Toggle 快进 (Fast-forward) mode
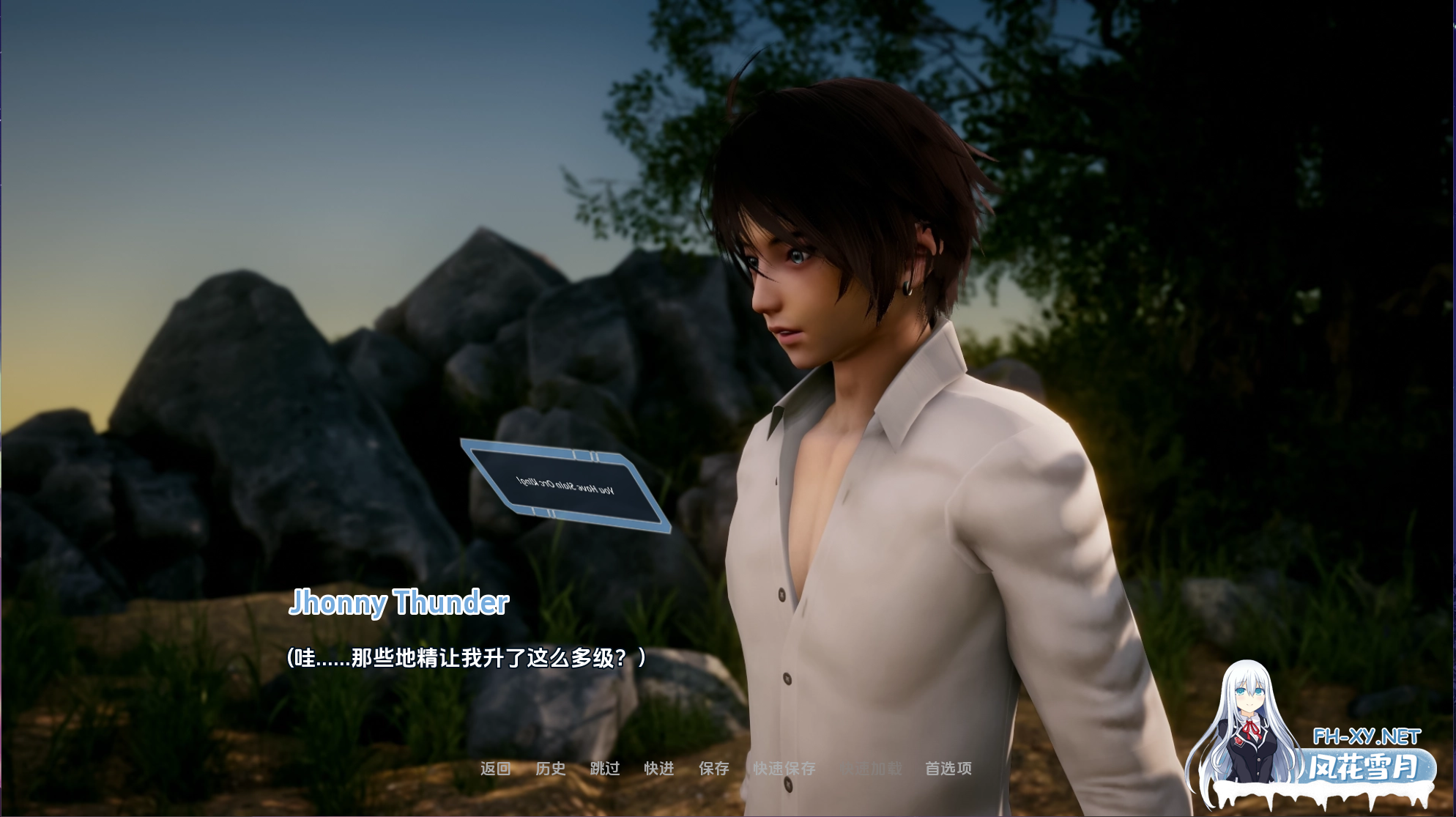The height and width of the screenshot is (817, 1456). point(659,768)
